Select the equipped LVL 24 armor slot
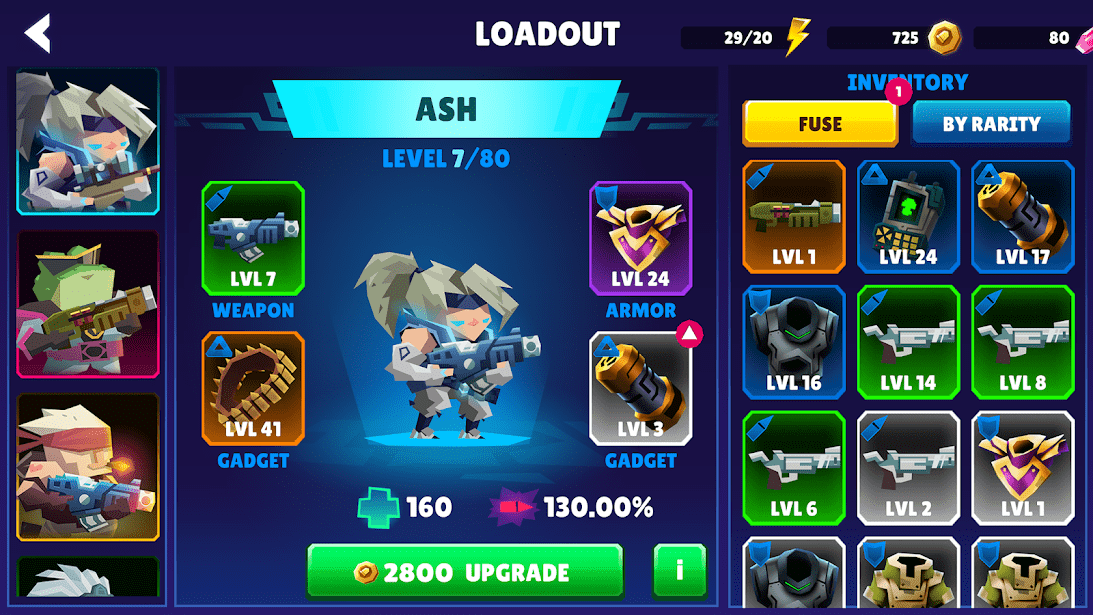The image size is (1093, 615). pos(640,238)
